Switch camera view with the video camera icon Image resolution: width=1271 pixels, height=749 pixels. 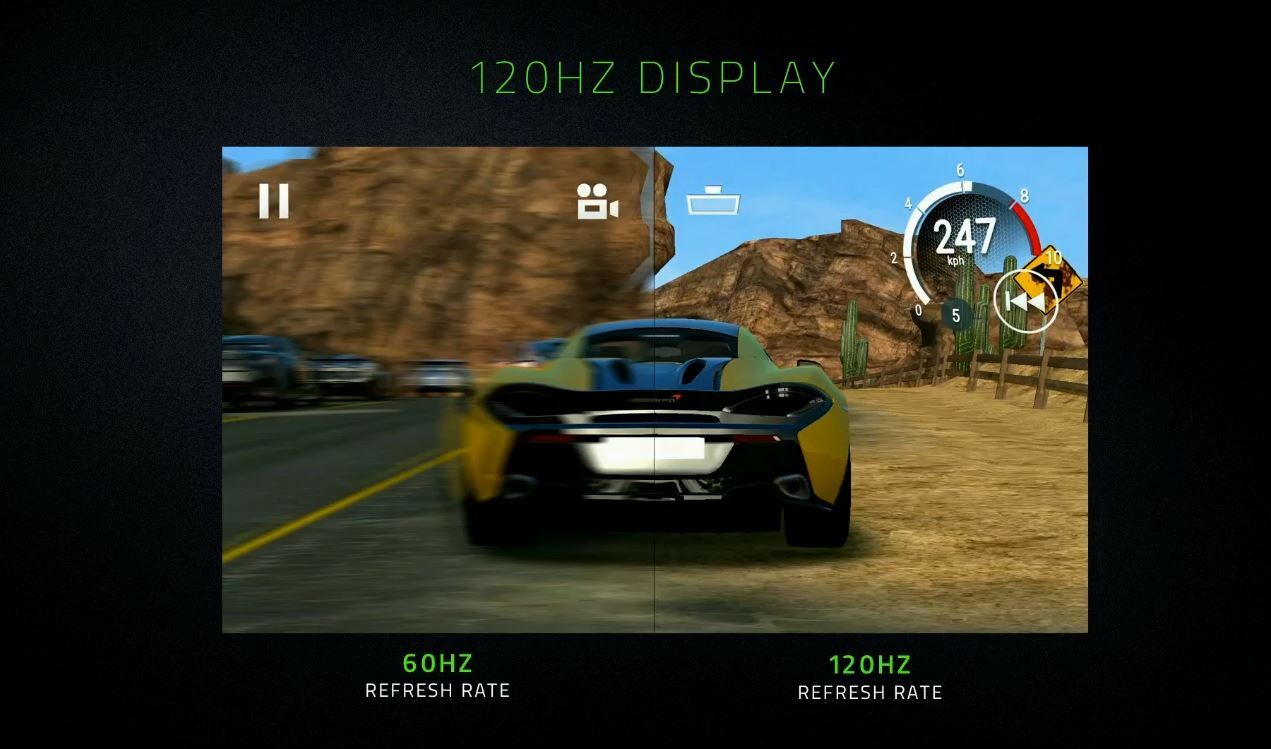[x=597, y=202]
